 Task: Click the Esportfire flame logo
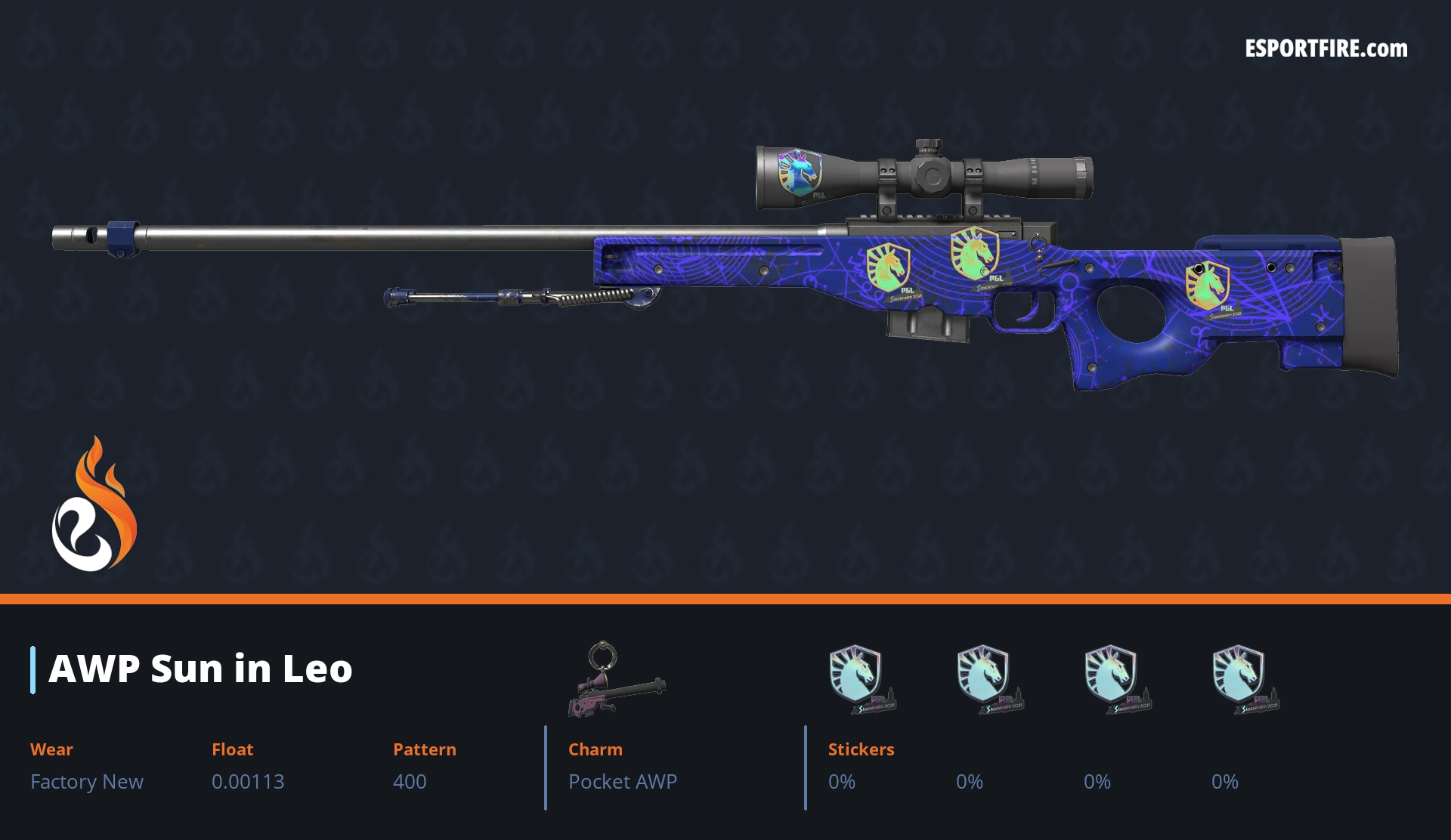tap(94, 505)
